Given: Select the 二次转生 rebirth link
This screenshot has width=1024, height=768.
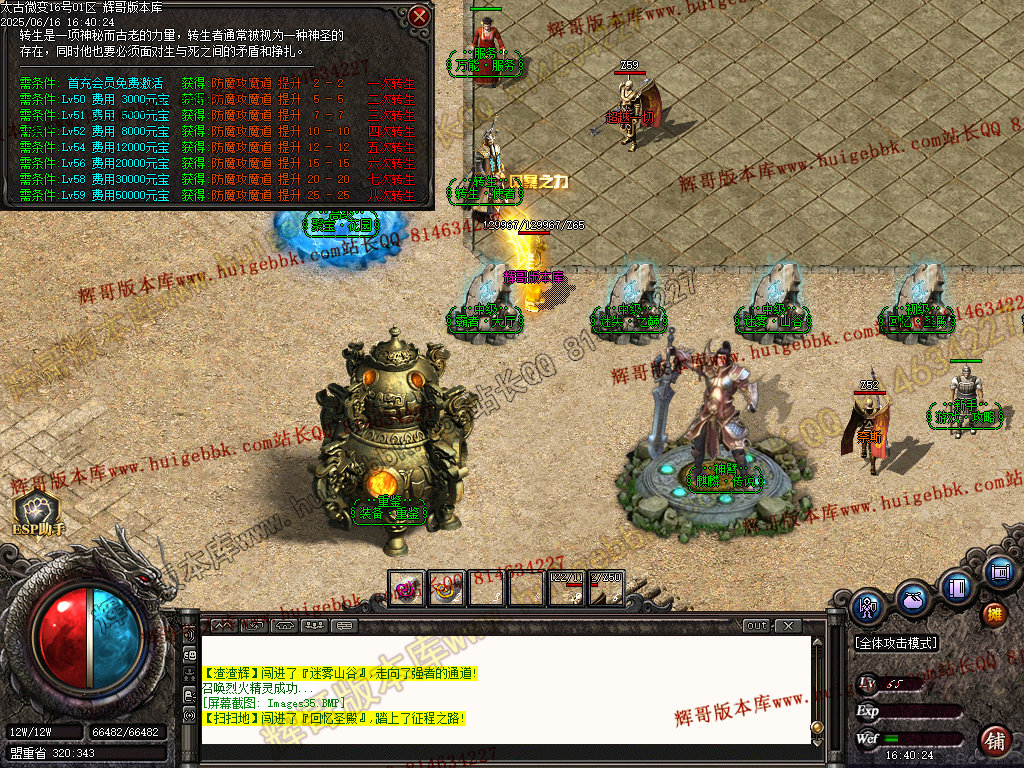Looking at the screenshot, I should 391,100.
